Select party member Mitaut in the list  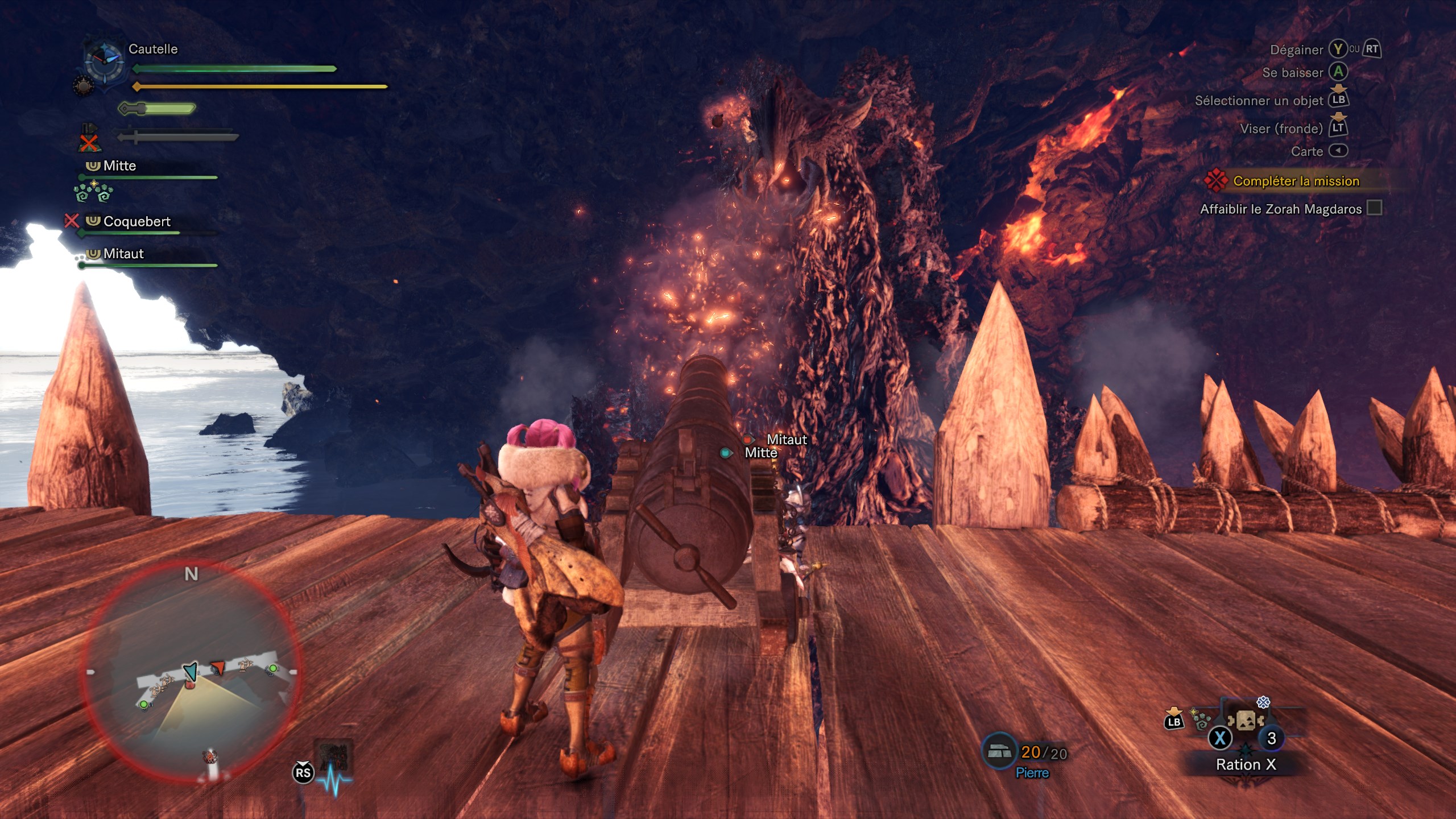coord(123,254)
